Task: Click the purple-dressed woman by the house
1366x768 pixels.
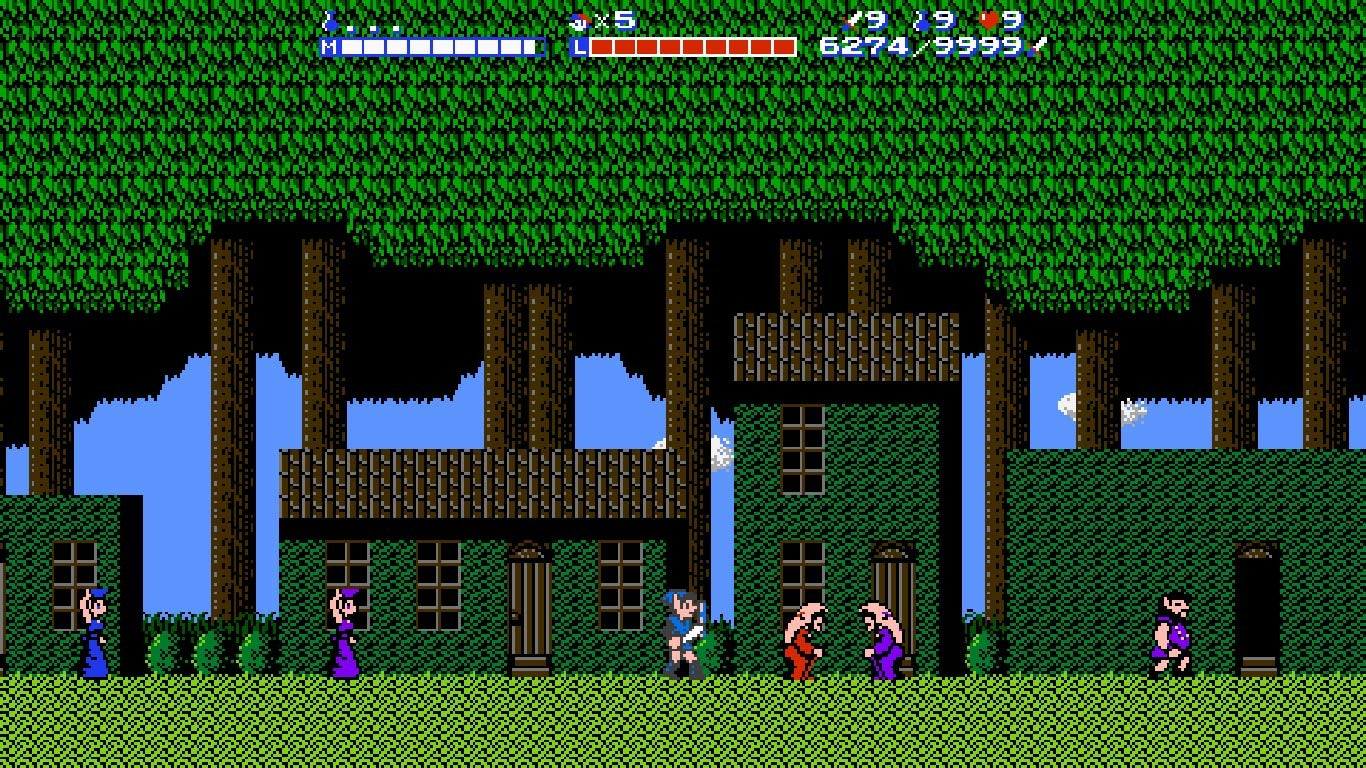Action: [345, 635]
